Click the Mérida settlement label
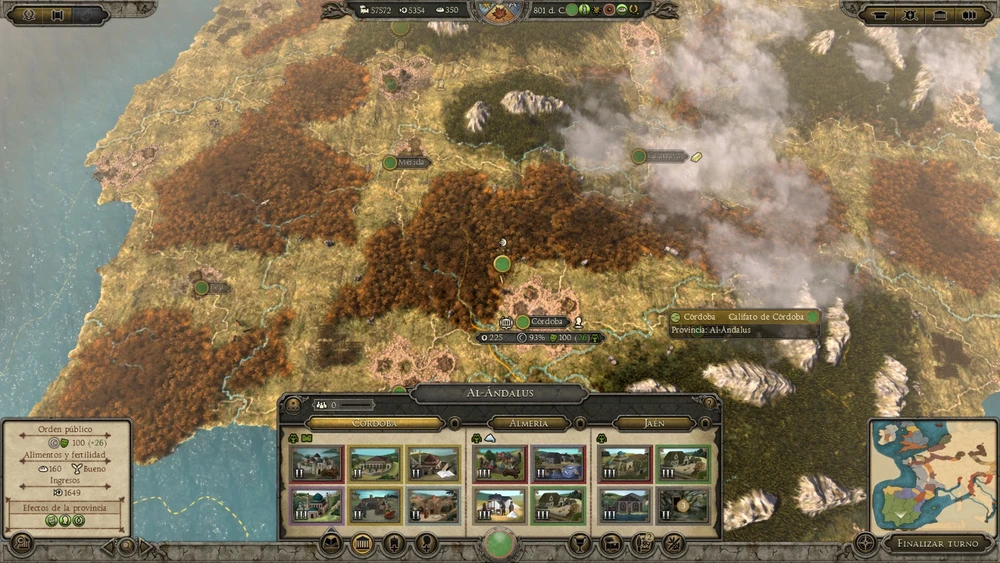Screen dimensions: 1000x563 click(411, 162)
